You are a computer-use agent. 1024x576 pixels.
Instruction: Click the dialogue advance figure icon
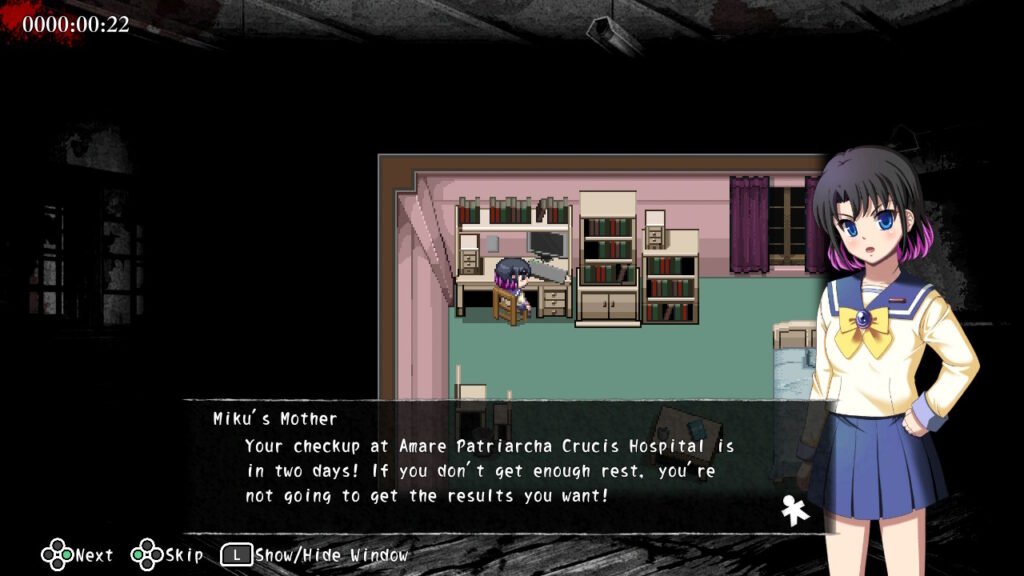tap(796, 510)
